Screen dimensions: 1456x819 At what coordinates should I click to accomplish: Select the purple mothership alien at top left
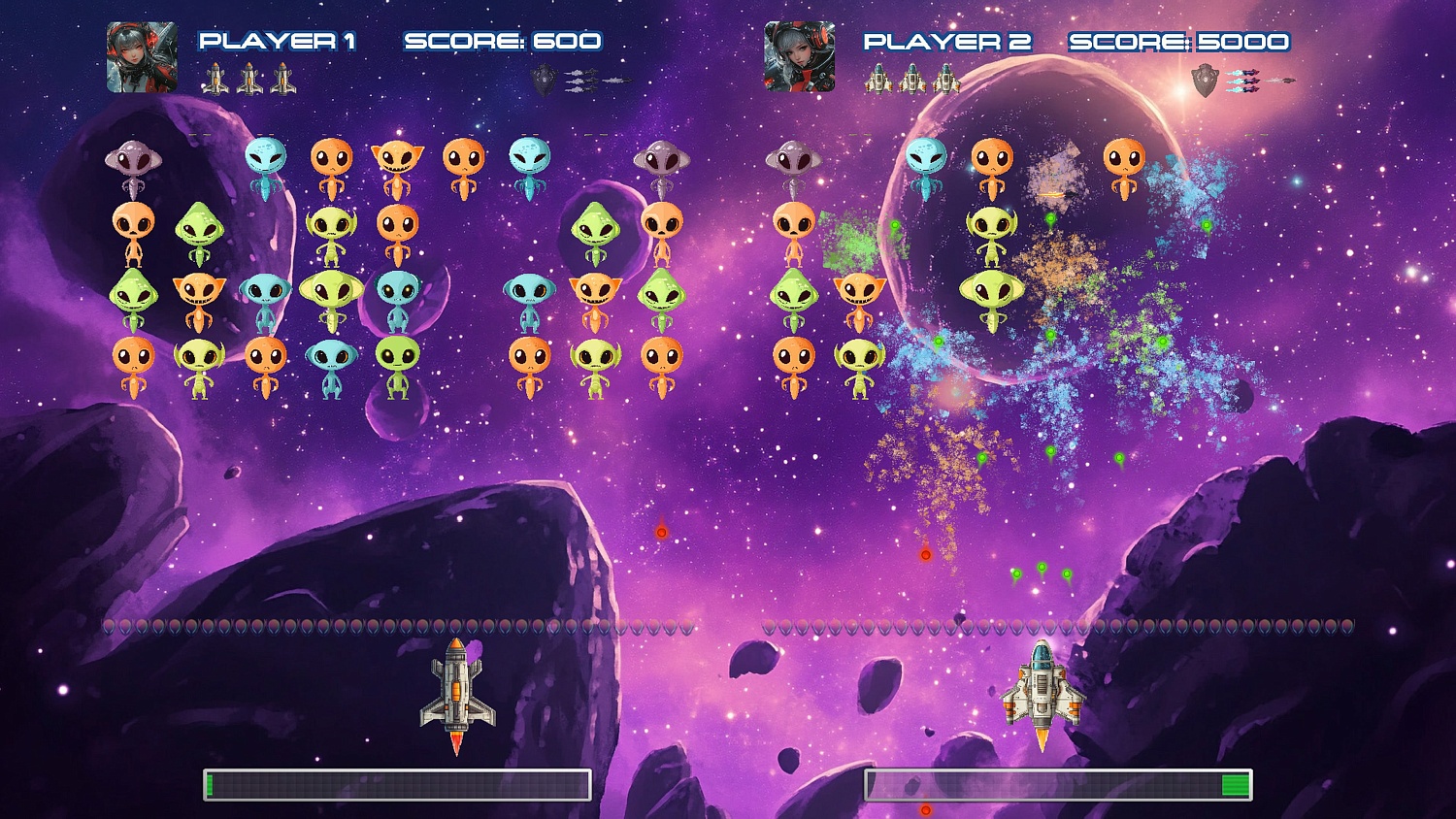(131, 160)
